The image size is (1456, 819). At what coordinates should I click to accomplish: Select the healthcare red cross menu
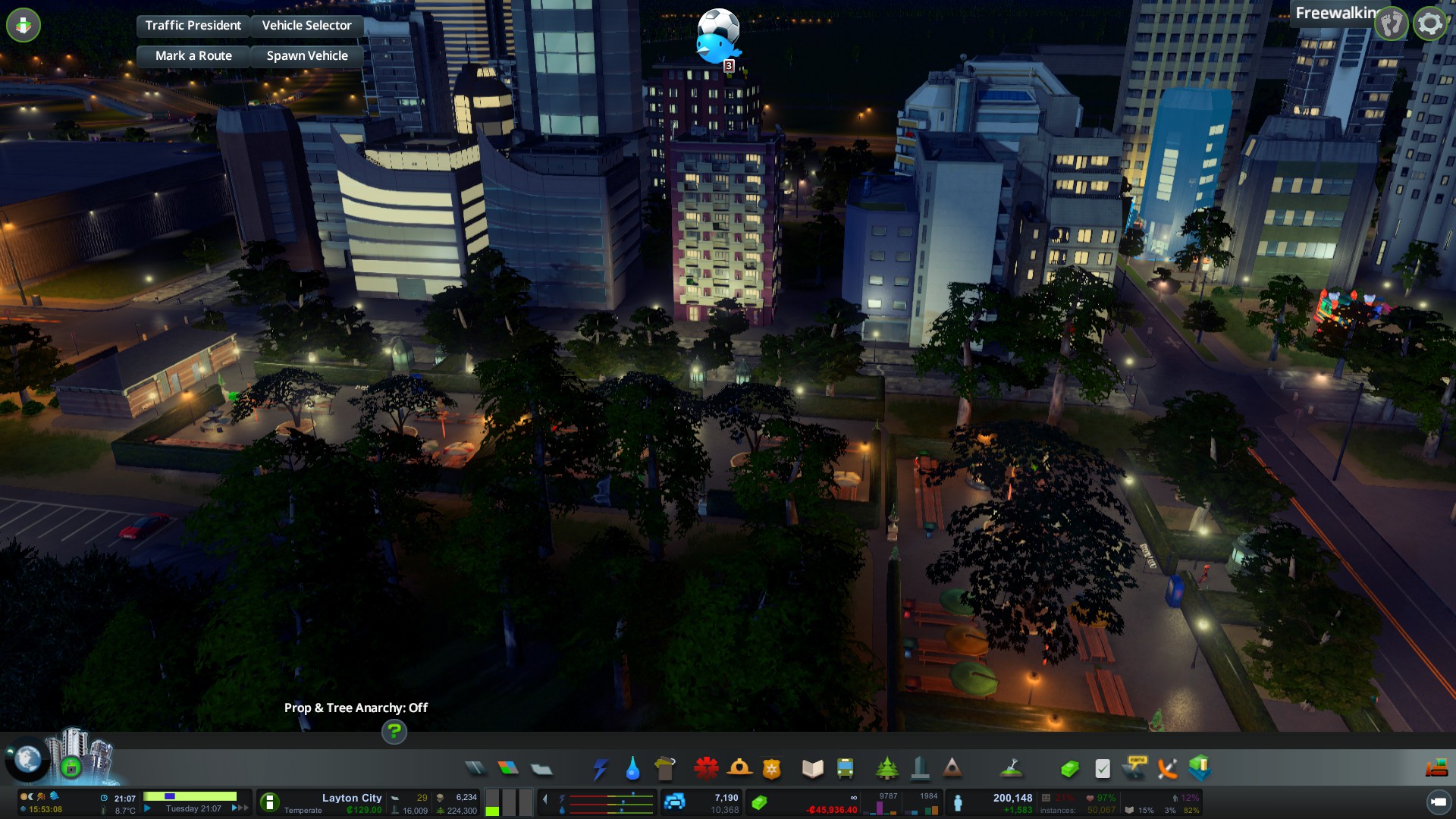706,769
